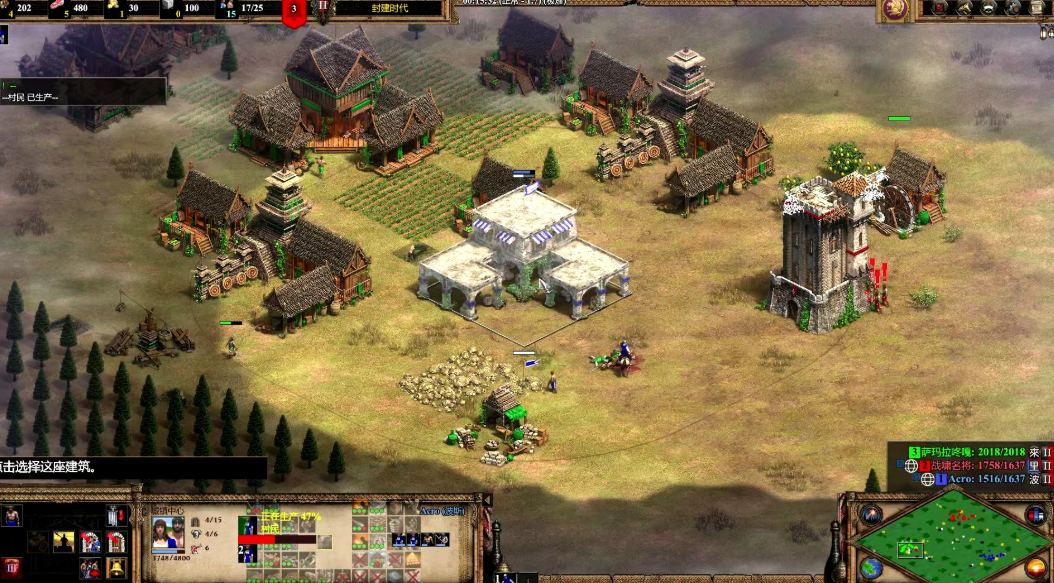Select the villager portrait in the command panel
Screen dimensions: 1054x583
click(12, 516)
